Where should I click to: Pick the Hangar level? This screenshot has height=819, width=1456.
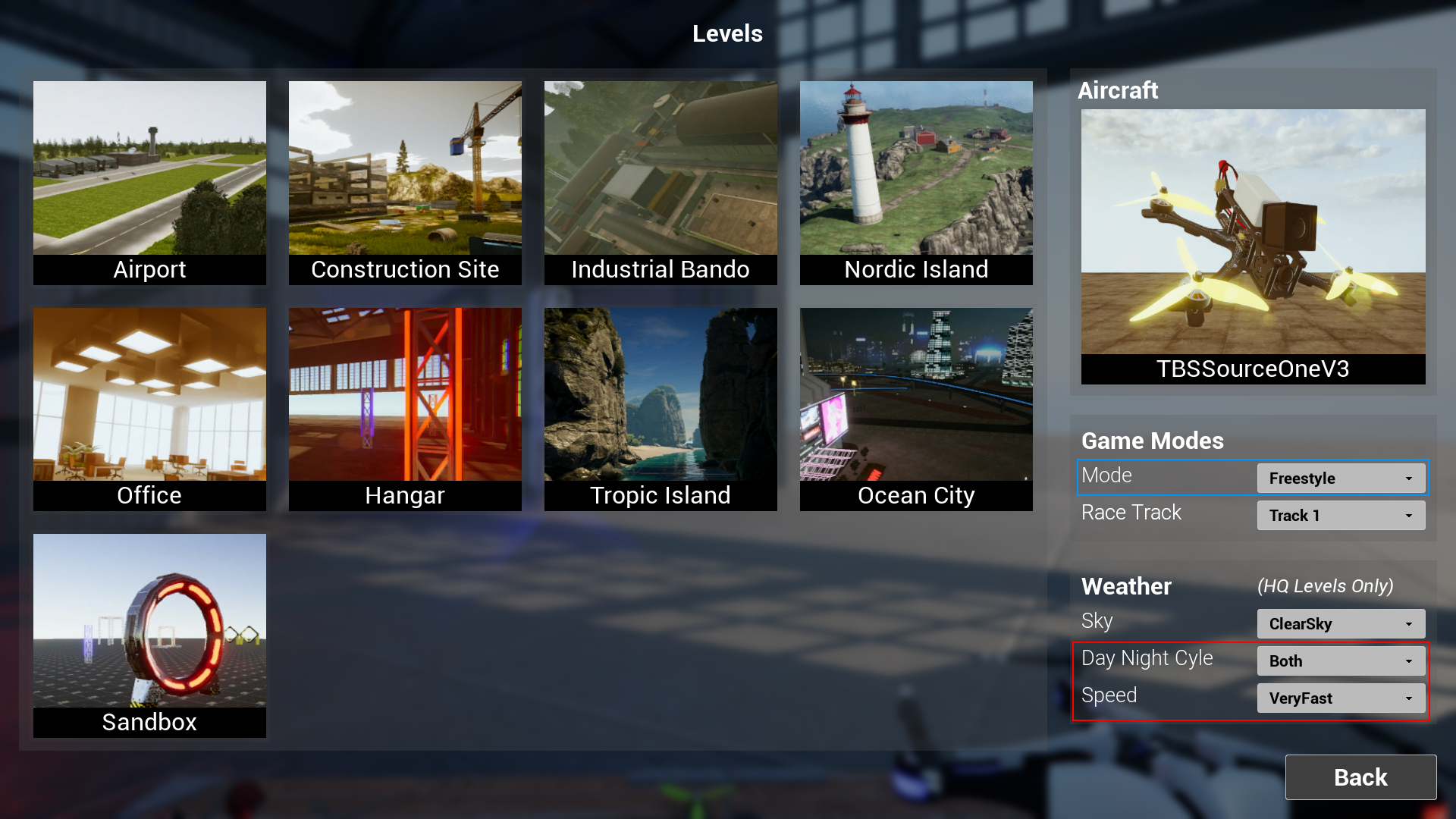[404, 409]
